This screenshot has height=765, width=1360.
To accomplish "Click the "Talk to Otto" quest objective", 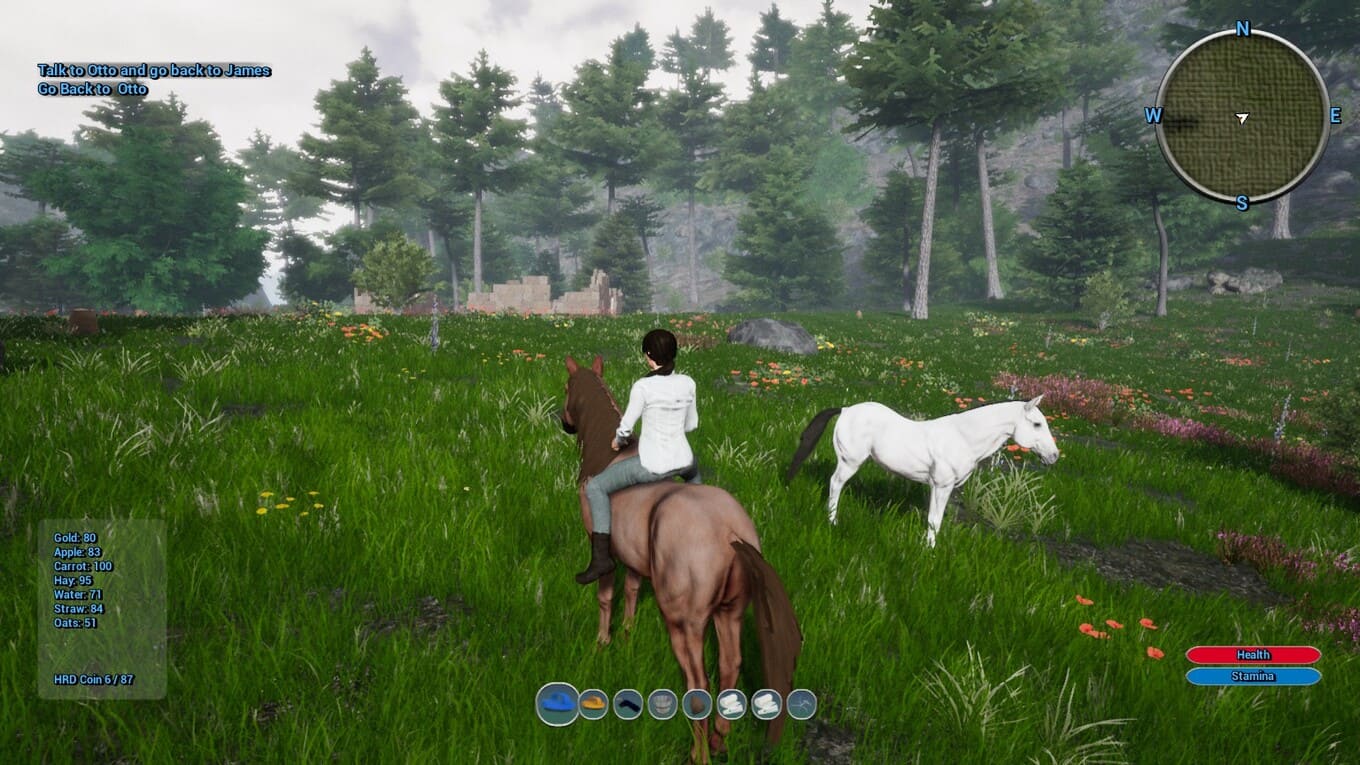I will pos(154,71).
